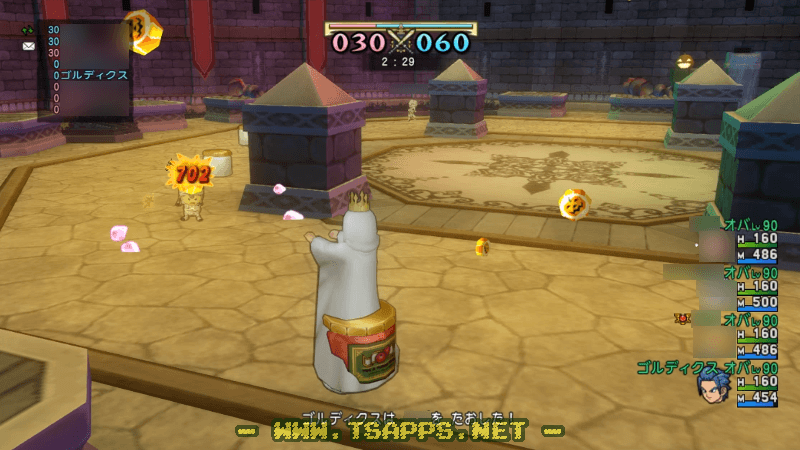Select ゴルディクス's blue-haired party portrait
The height and width of the screenshot is (450, 800).
(711, 385)
